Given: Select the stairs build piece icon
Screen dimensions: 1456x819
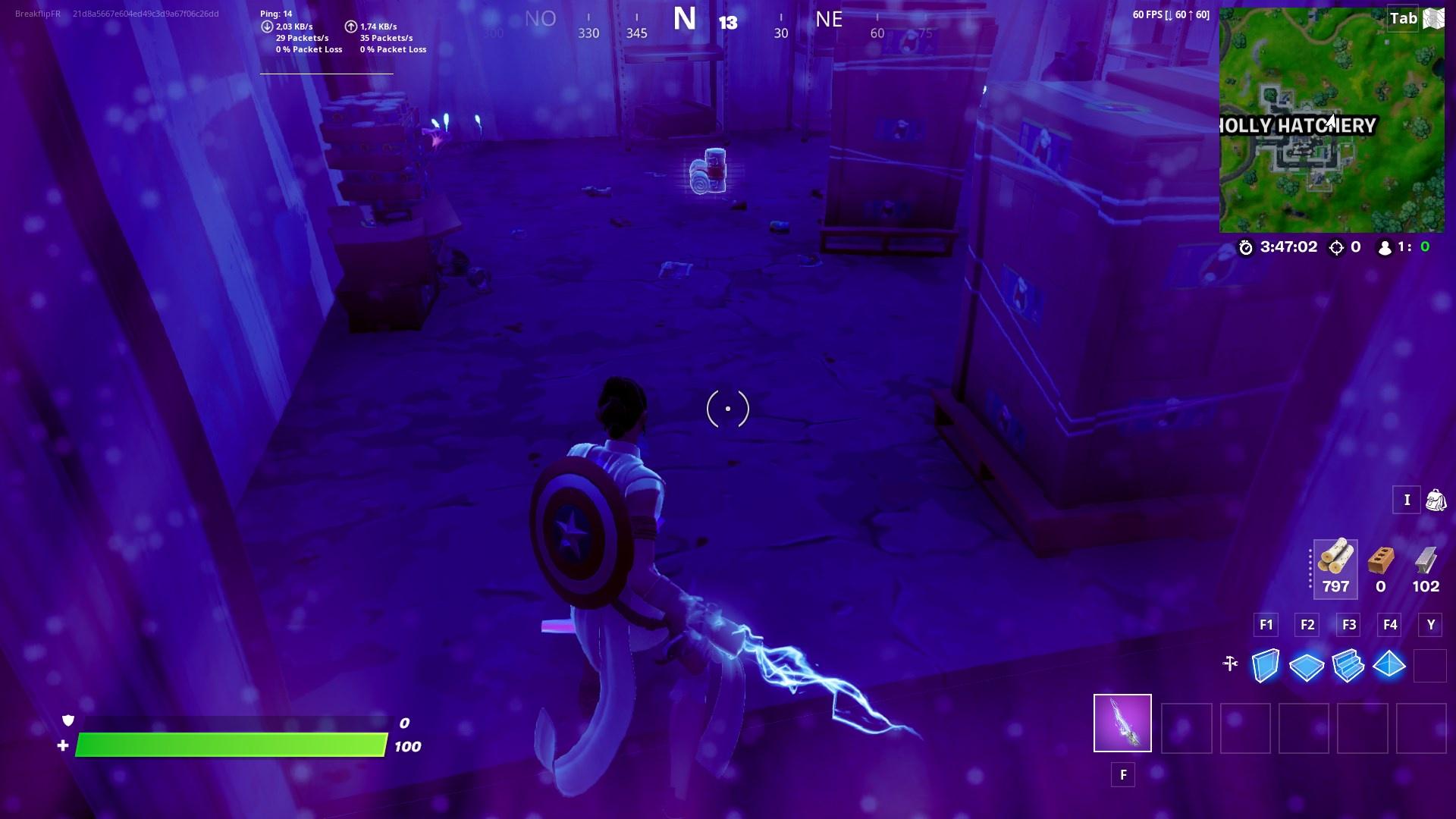Looking at the screenshot, I should (1348, 664).
